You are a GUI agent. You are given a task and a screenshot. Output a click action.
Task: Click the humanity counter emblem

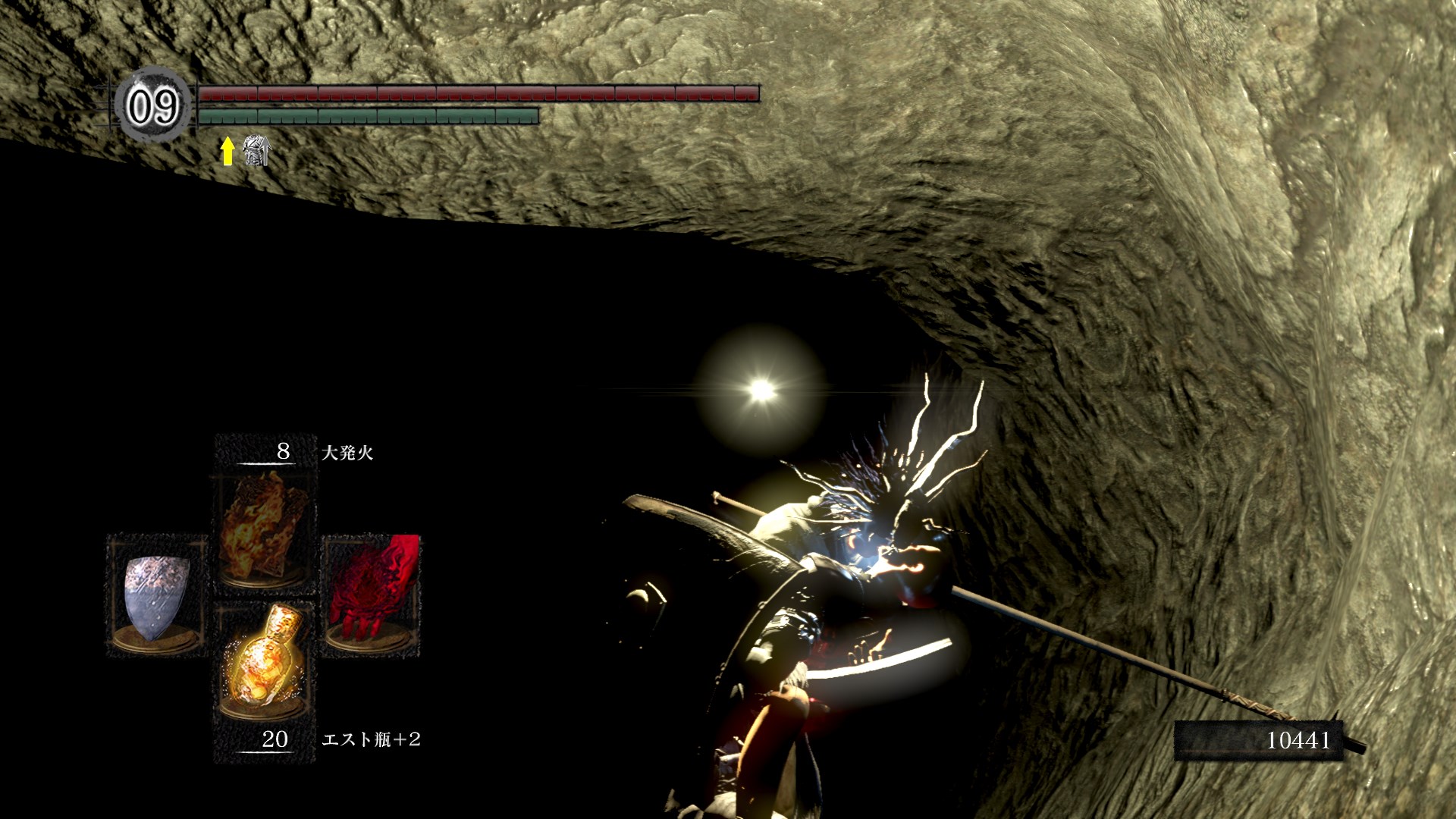pyautogui.click(x=153, y=105)
